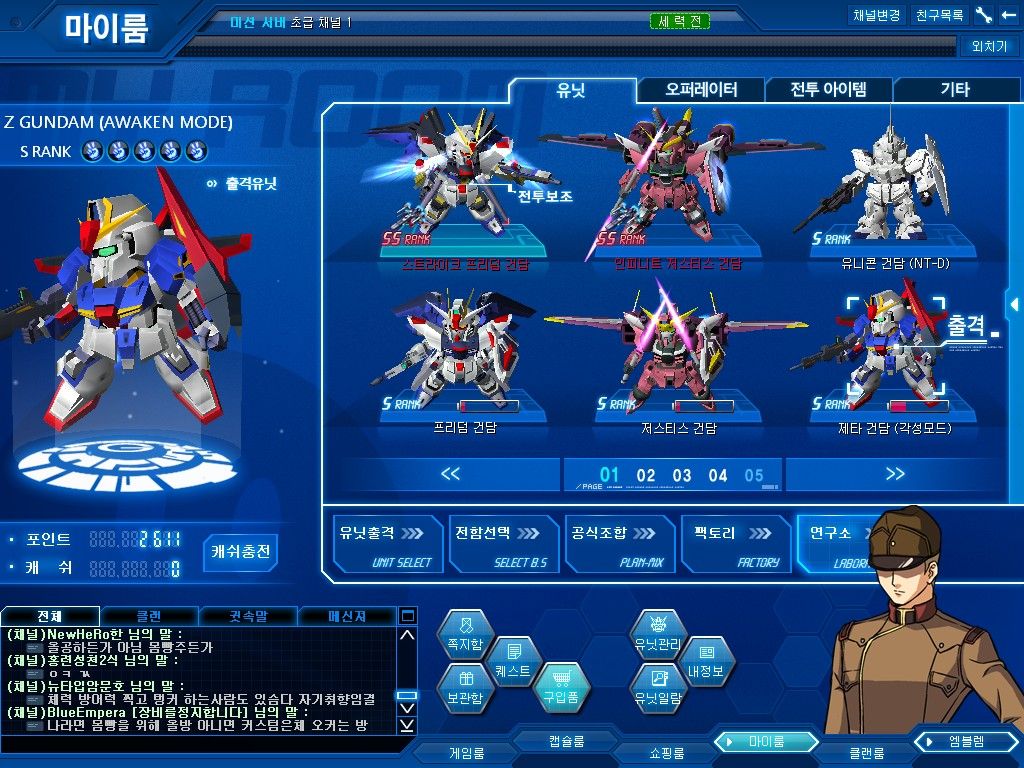The height and width of the screenshot is (768, 1024).
Task: Click the 채널변경 channel change button
Action: pyautogui.click(x=876, y=16)
